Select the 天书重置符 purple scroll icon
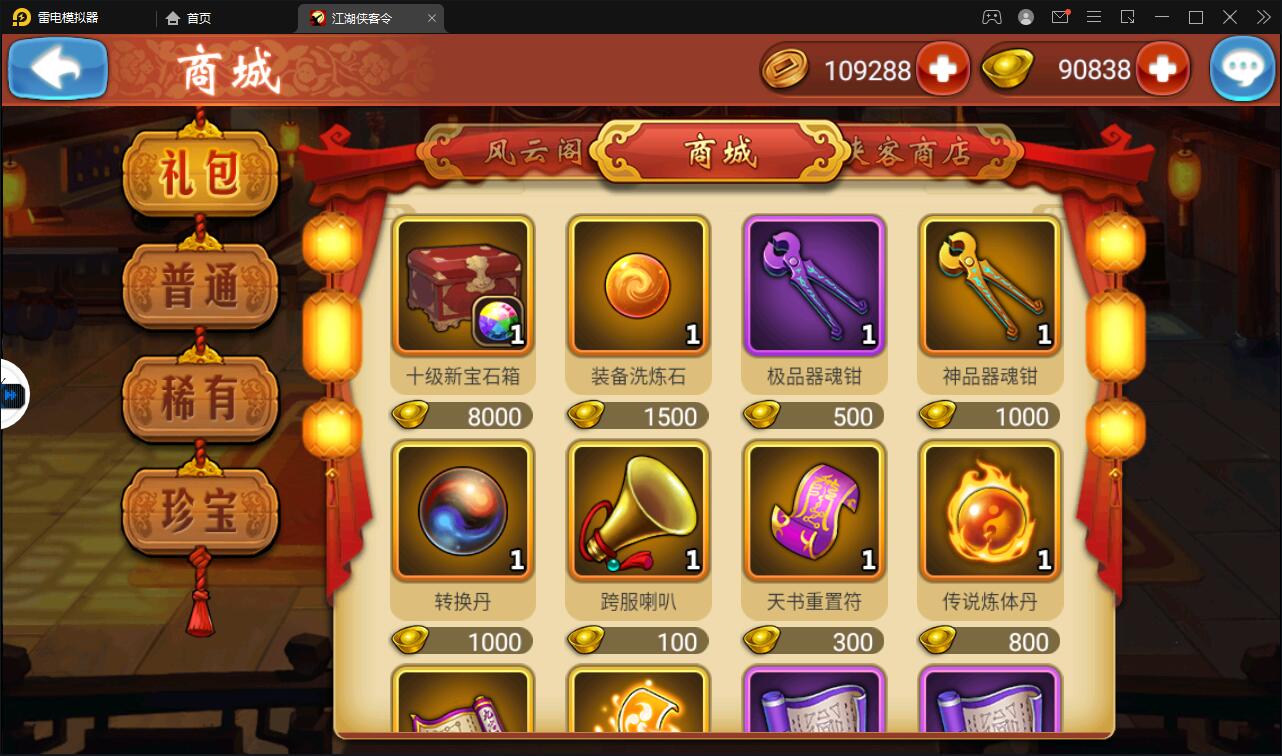Screen dimensions: 1282x756 [x=813, y=510]
